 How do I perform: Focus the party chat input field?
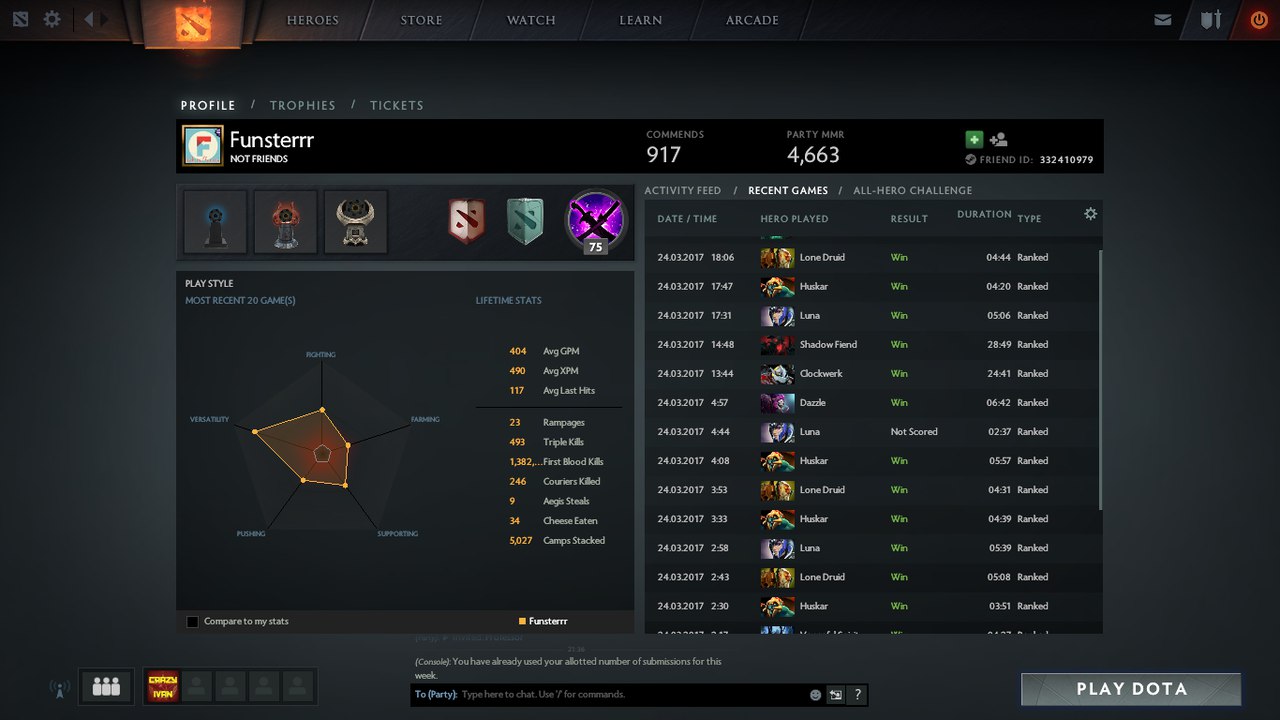(x=630, y=694)
